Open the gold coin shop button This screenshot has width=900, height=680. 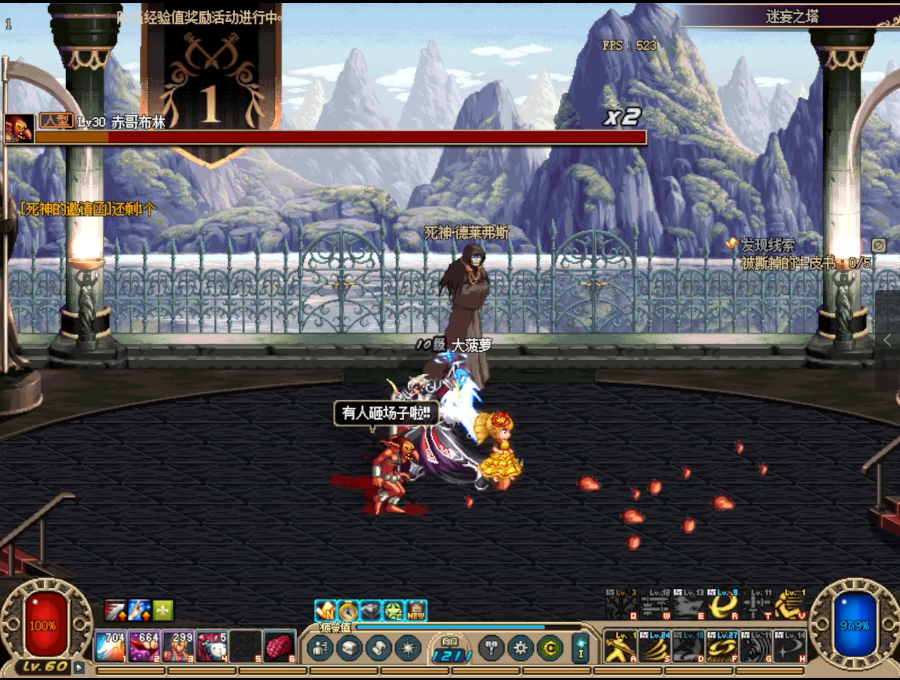(x=550, y=648)
